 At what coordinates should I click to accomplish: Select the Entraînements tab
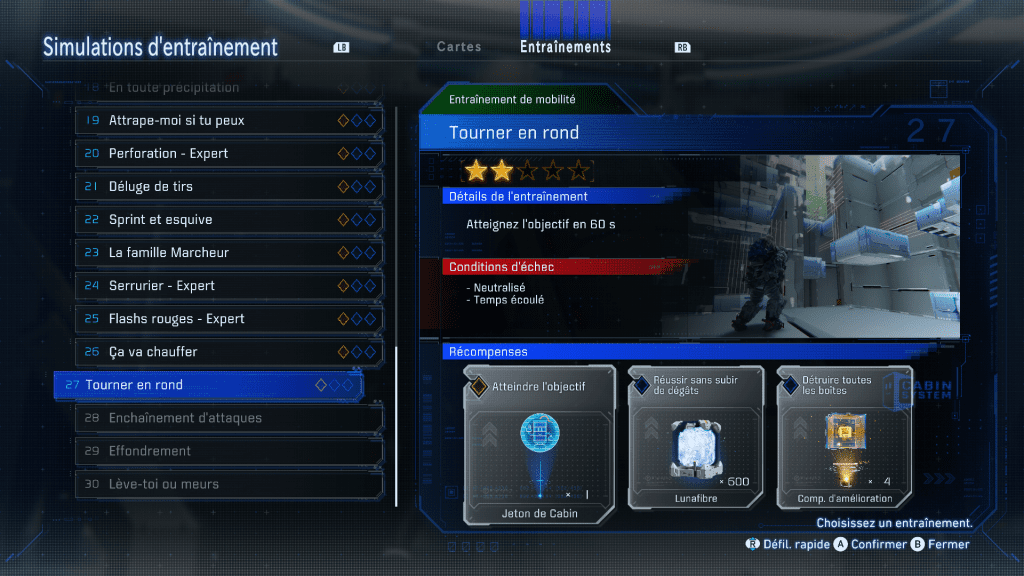pyautogui.click(x=565, y=47)
